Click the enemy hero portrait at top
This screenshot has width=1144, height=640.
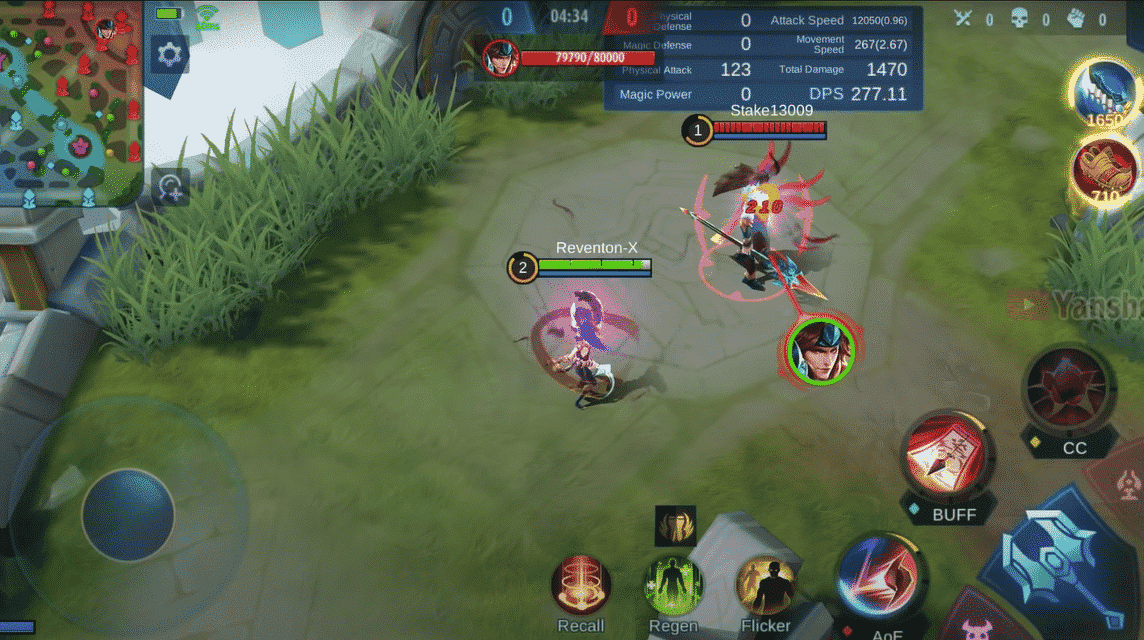(x=500, y=58)
